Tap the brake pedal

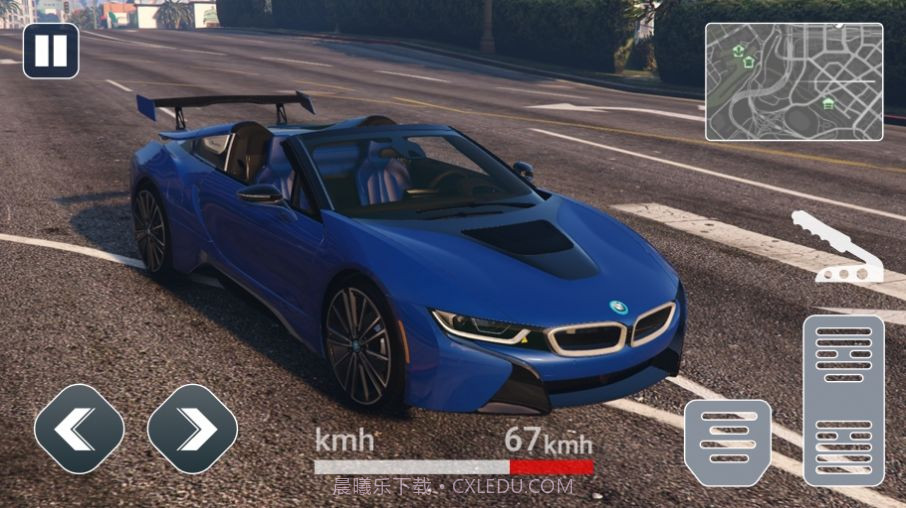(727, 442)
